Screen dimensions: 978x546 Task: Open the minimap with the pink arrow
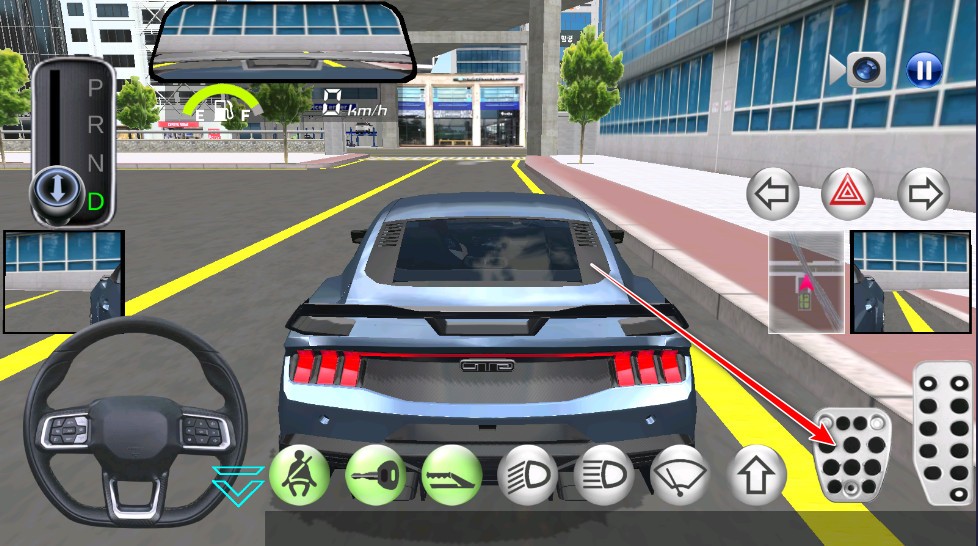pyautogui.click(x=806, y=282)
